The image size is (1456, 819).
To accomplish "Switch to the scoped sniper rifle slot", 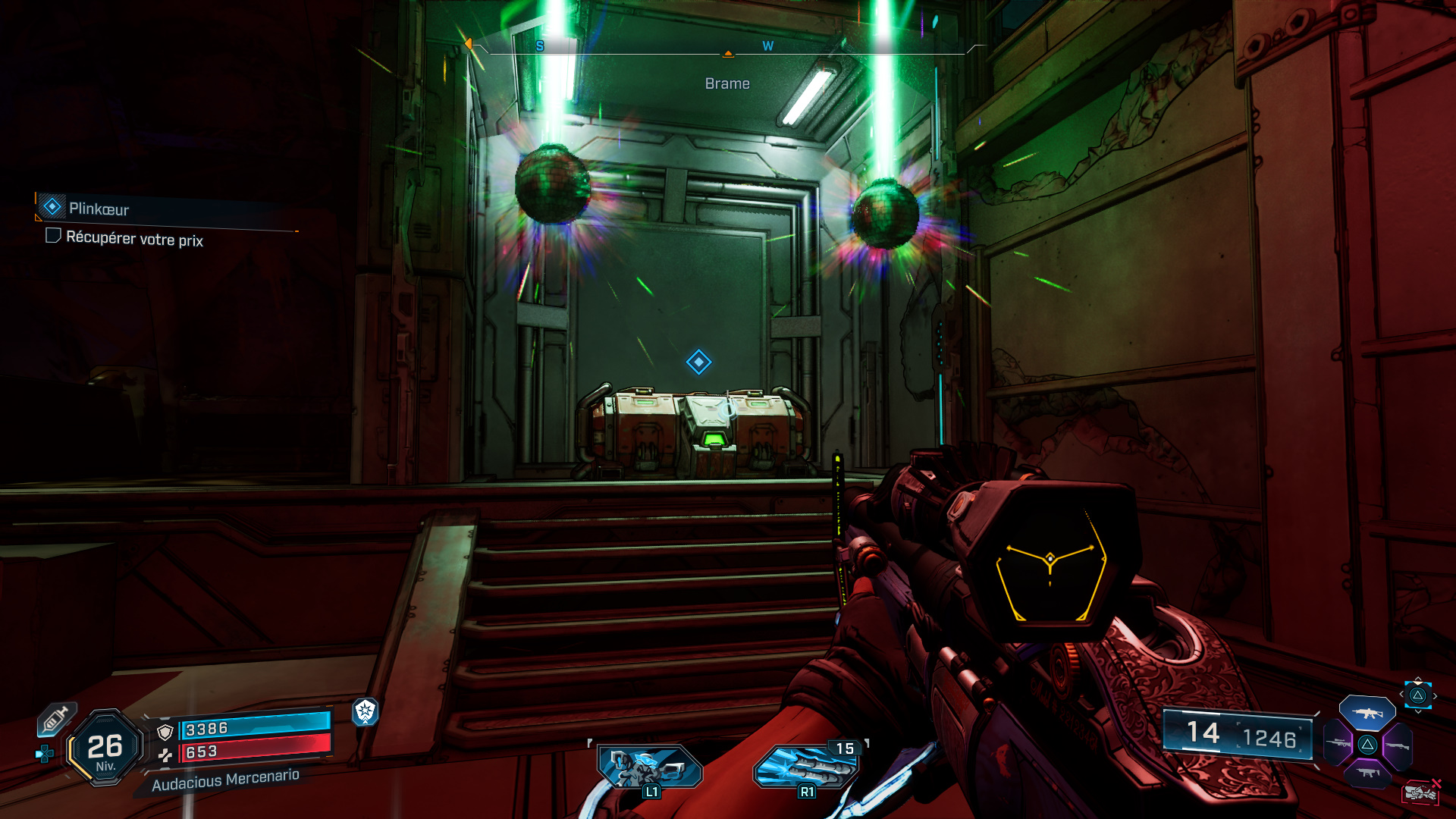I will (1338, 743).
